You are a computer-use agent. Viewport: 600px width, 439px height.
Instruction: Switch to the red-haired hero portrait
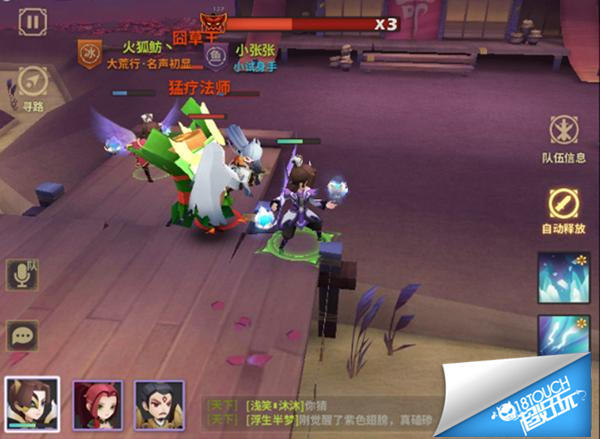[x=97, y=404]
